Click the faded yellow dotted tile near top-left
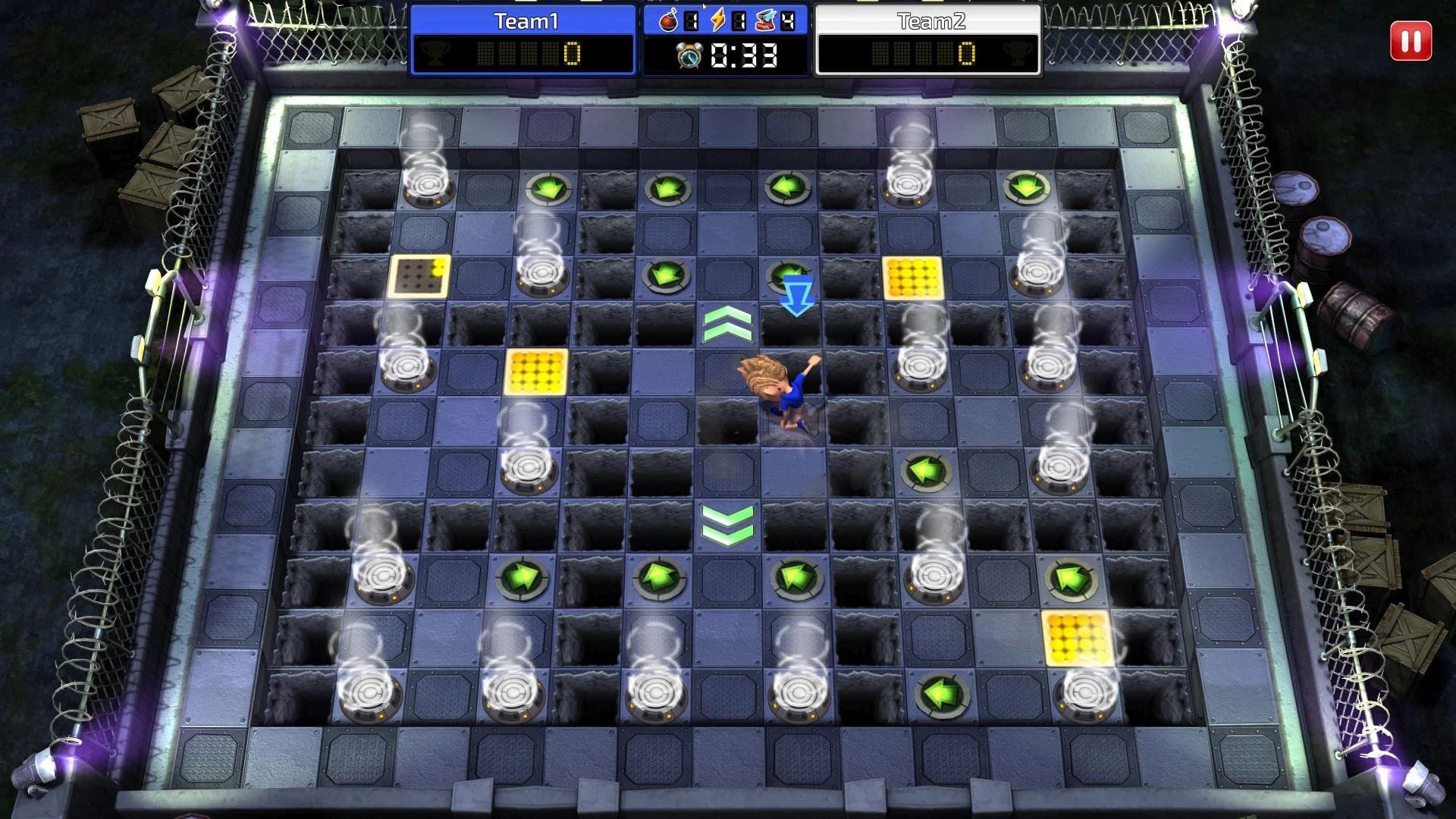This screenshot has height=819, width=1456. coord(419,276)
